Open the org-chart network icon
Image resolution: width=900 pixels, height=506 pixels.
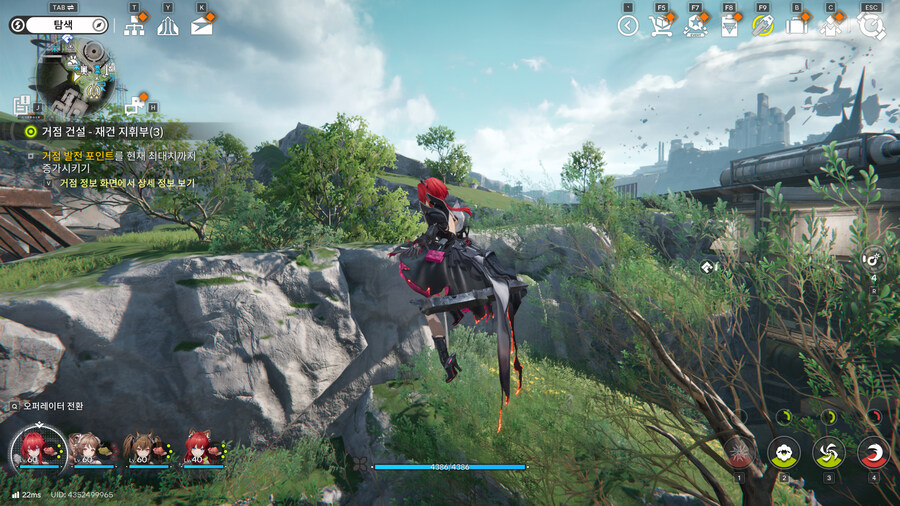click(x=135, y=26)
